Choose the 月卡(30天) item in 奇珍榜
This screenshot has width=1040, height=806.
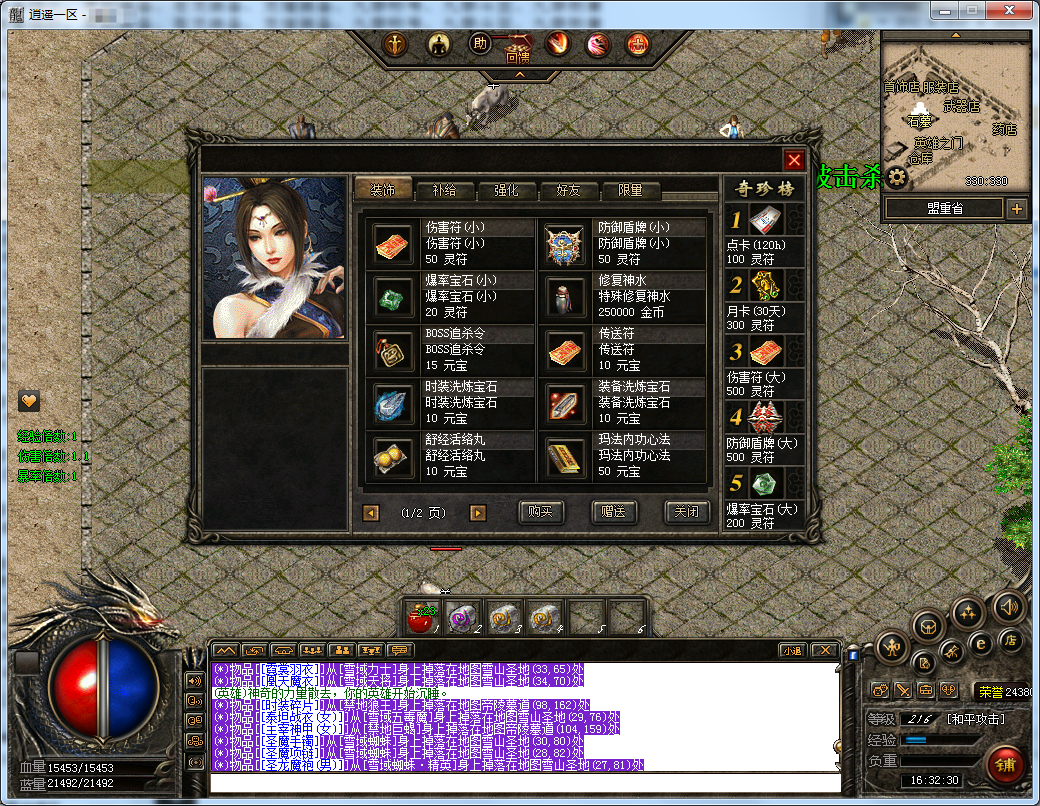(765, 299)
